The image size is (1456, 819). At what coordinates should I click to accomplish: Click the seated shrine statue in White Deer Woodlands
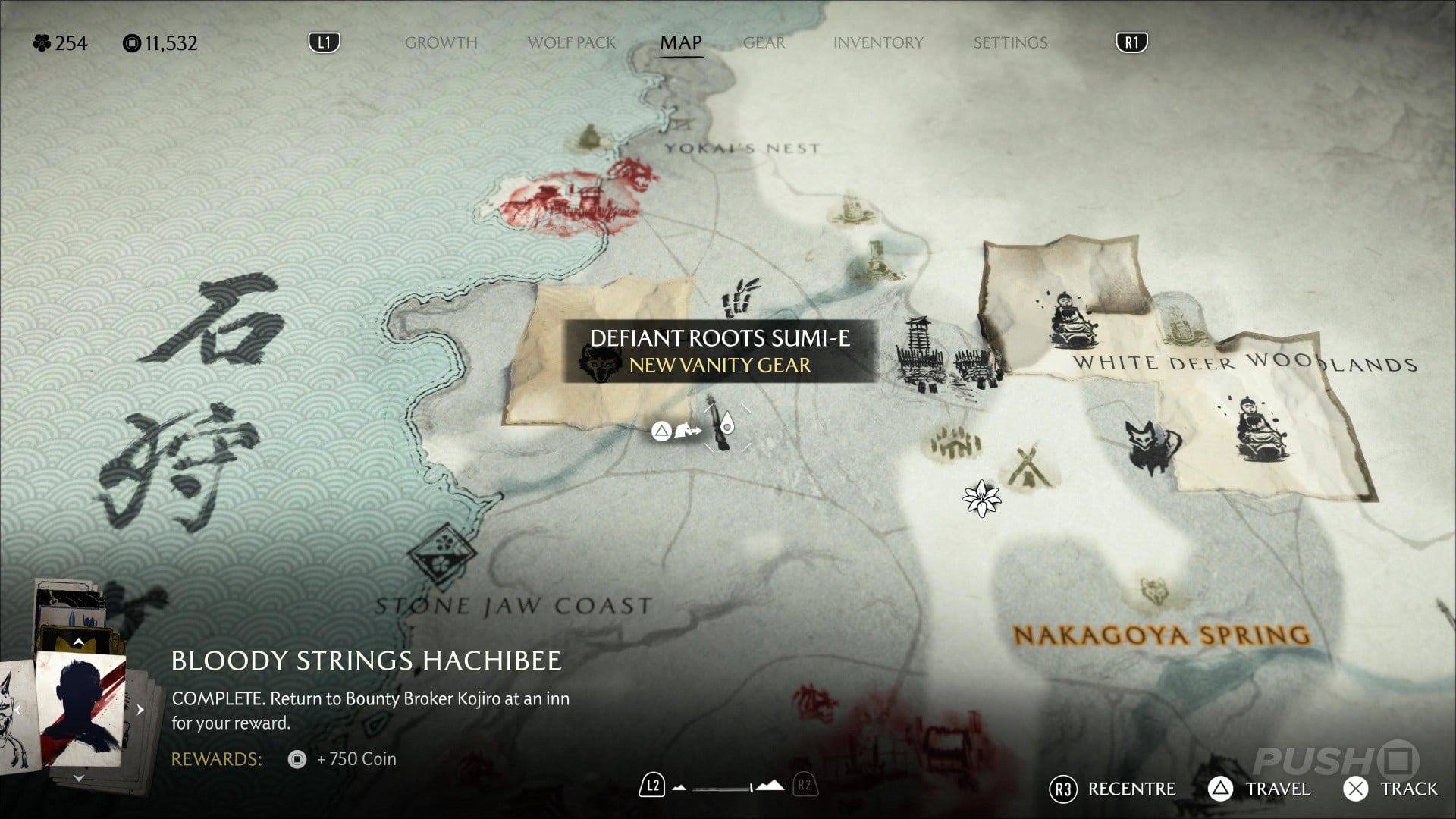click(1069, 319)
